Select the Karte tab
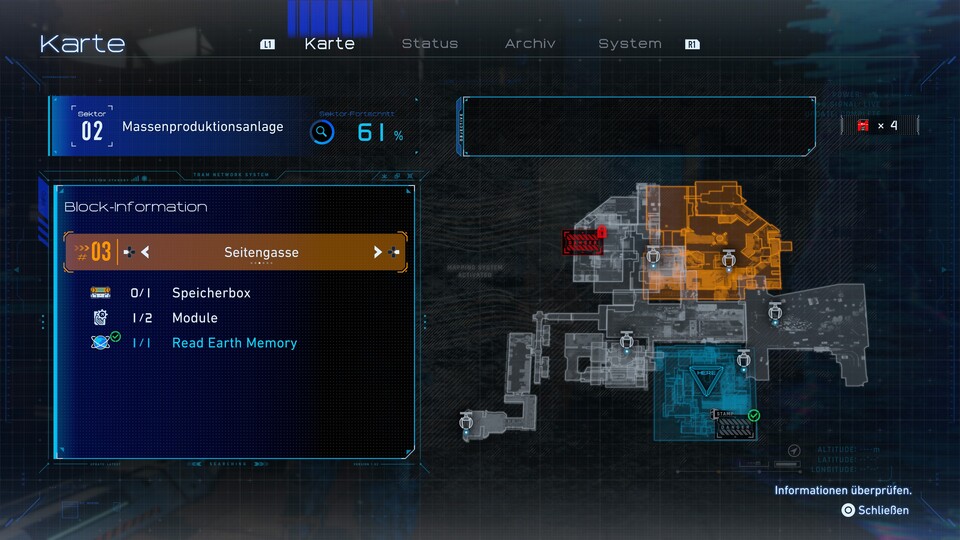 click(329, 44)
